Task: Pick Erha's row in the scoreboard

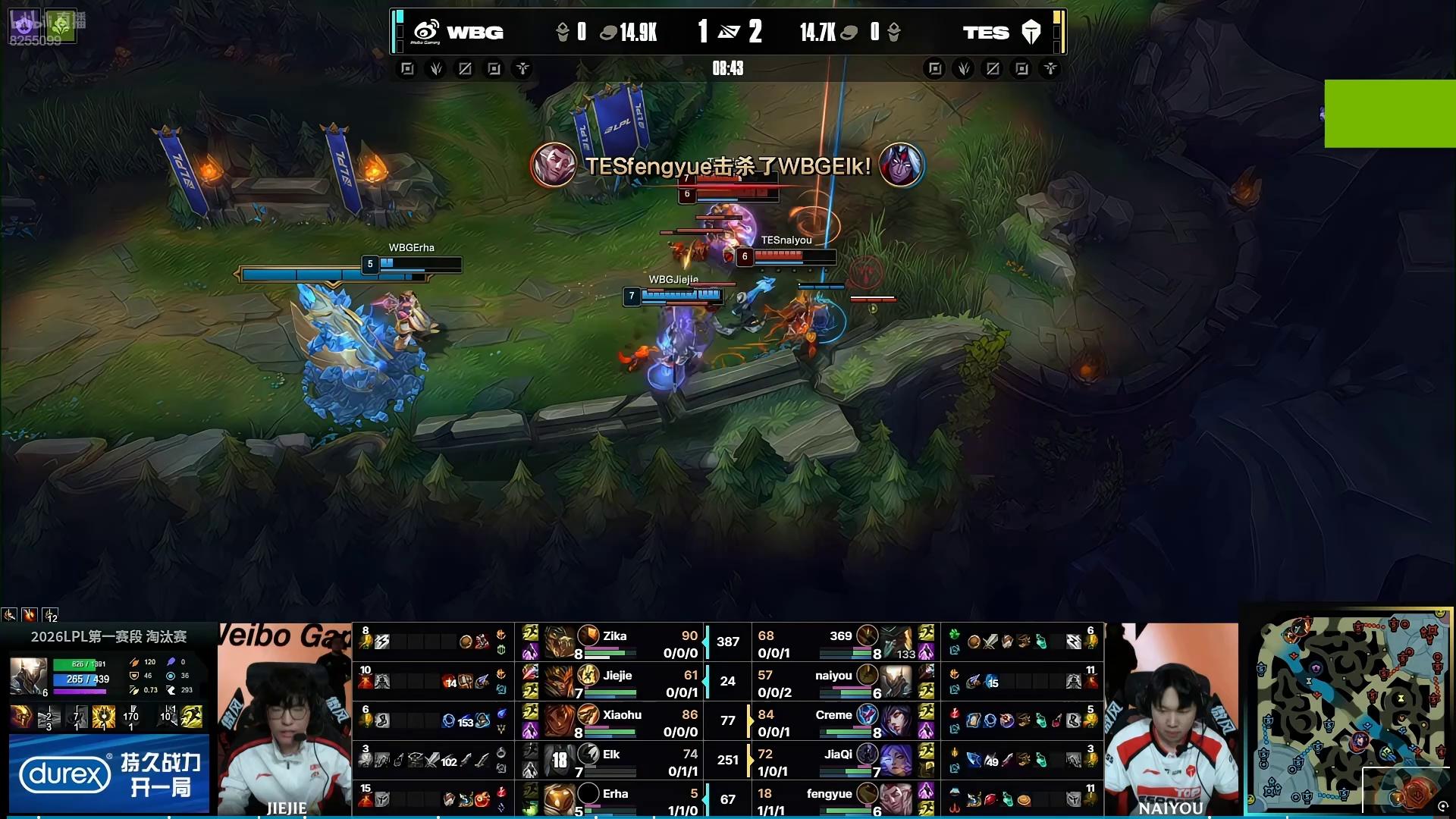Action: 615,799
